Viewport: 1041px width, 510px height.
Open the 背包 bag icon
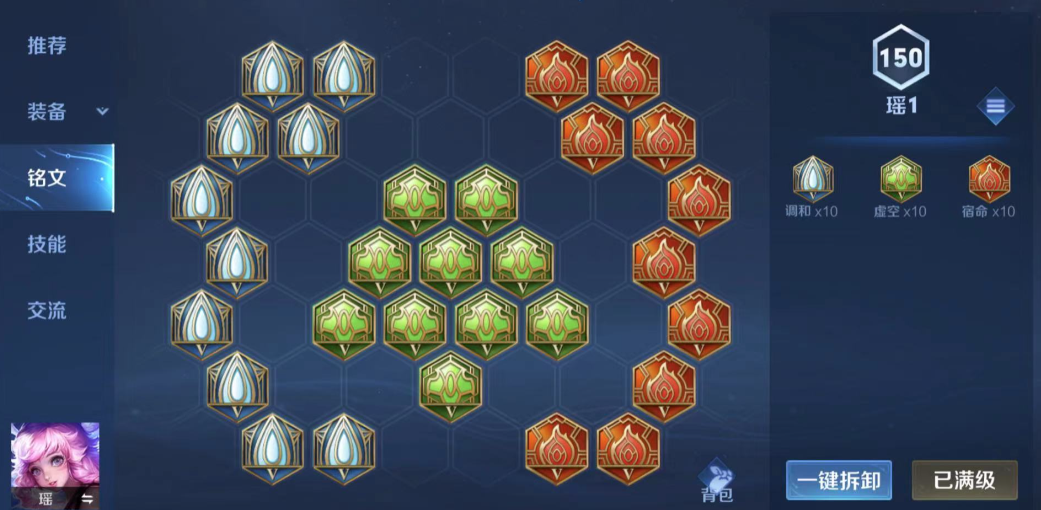point(716,481)
